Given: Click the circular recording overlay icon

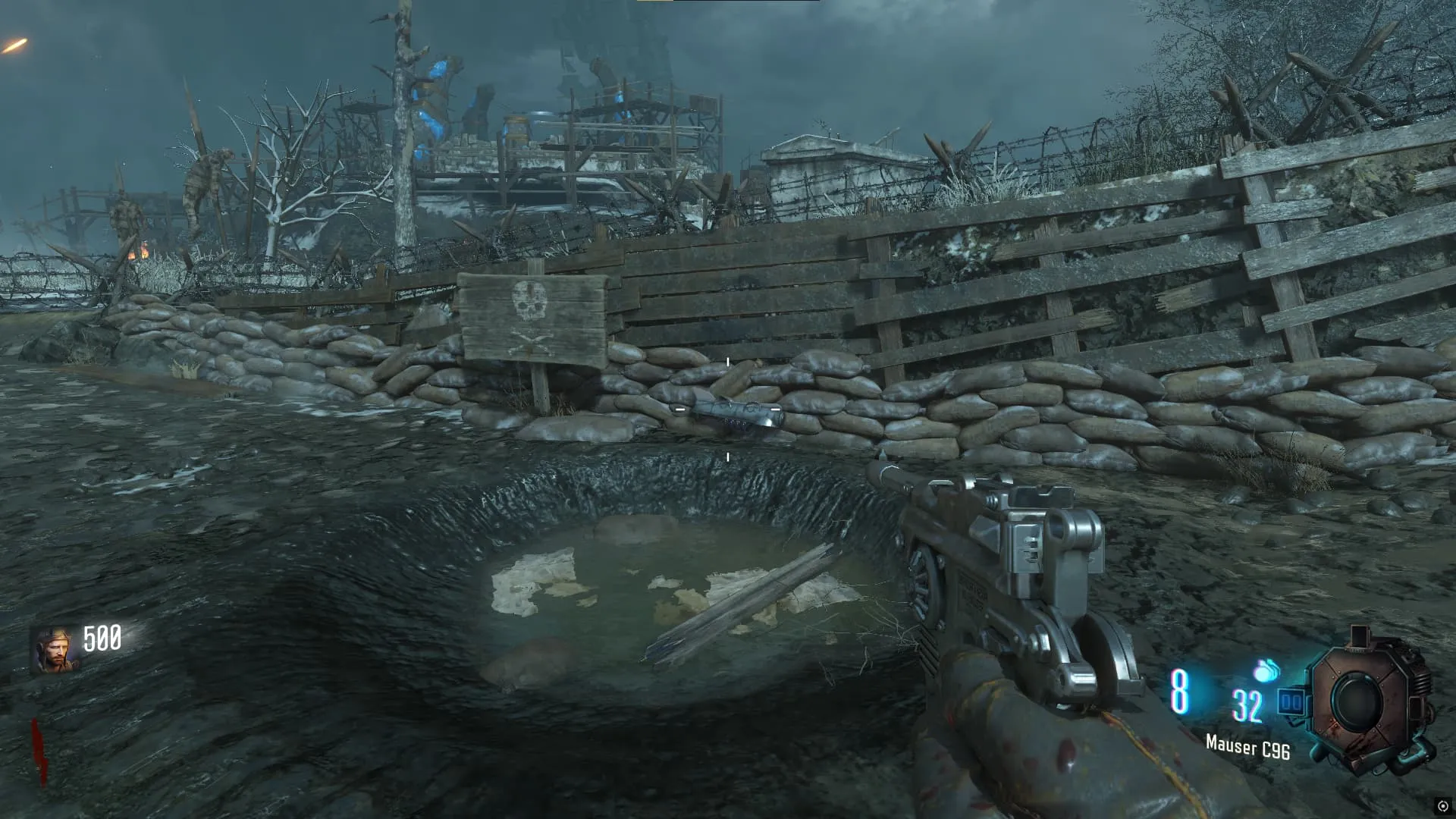Looking at the screenshot, I should (1442, 806).
